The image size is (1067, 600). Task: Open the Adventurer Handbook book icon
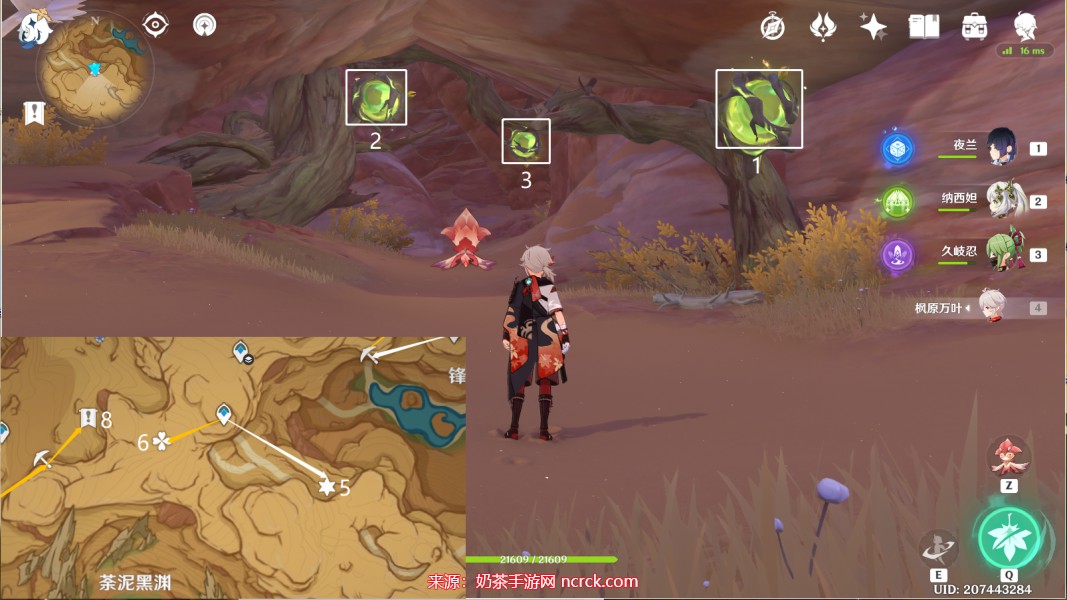[923, 27]
